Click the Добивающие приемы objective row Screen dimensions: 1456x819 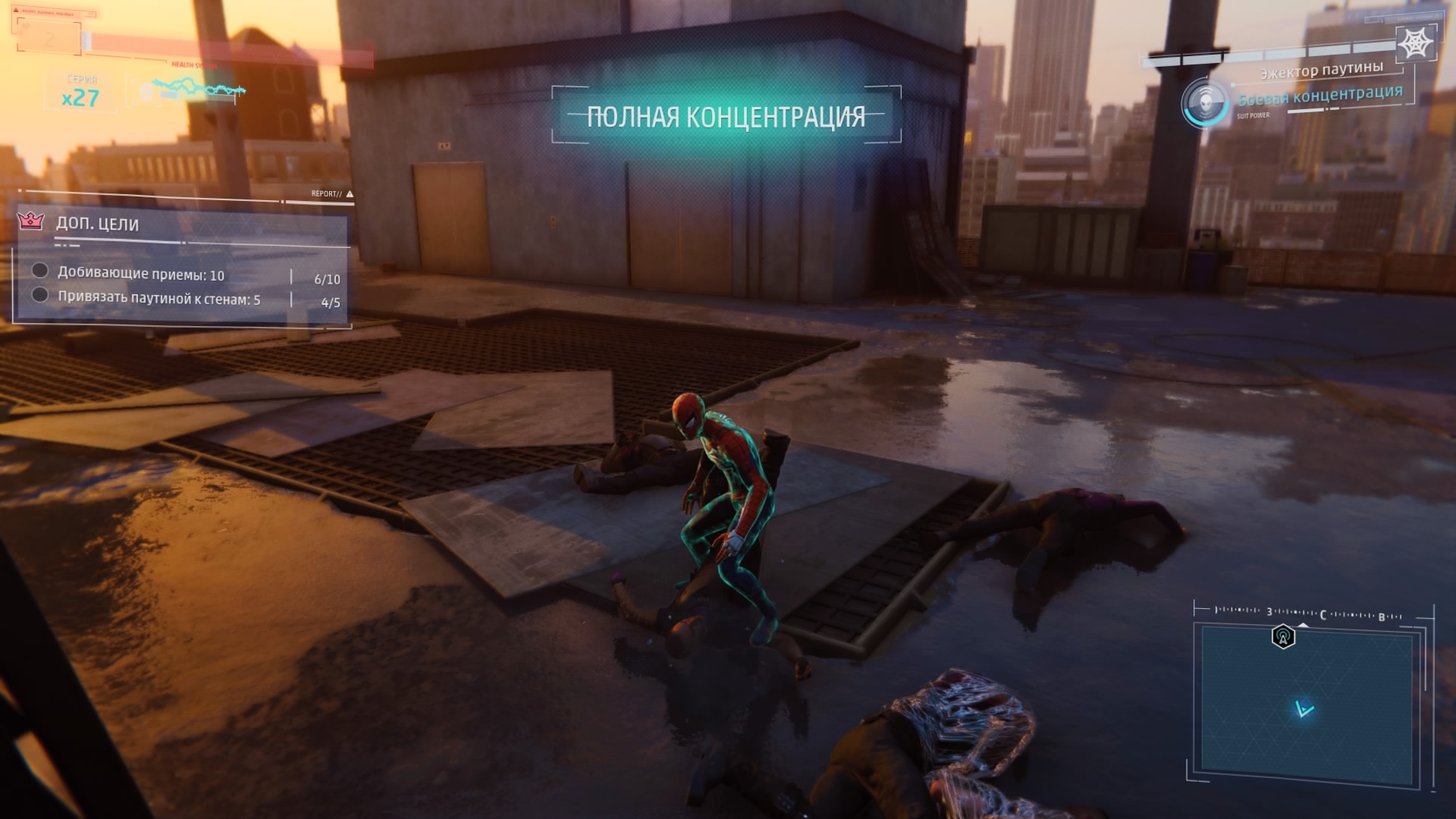141,275
